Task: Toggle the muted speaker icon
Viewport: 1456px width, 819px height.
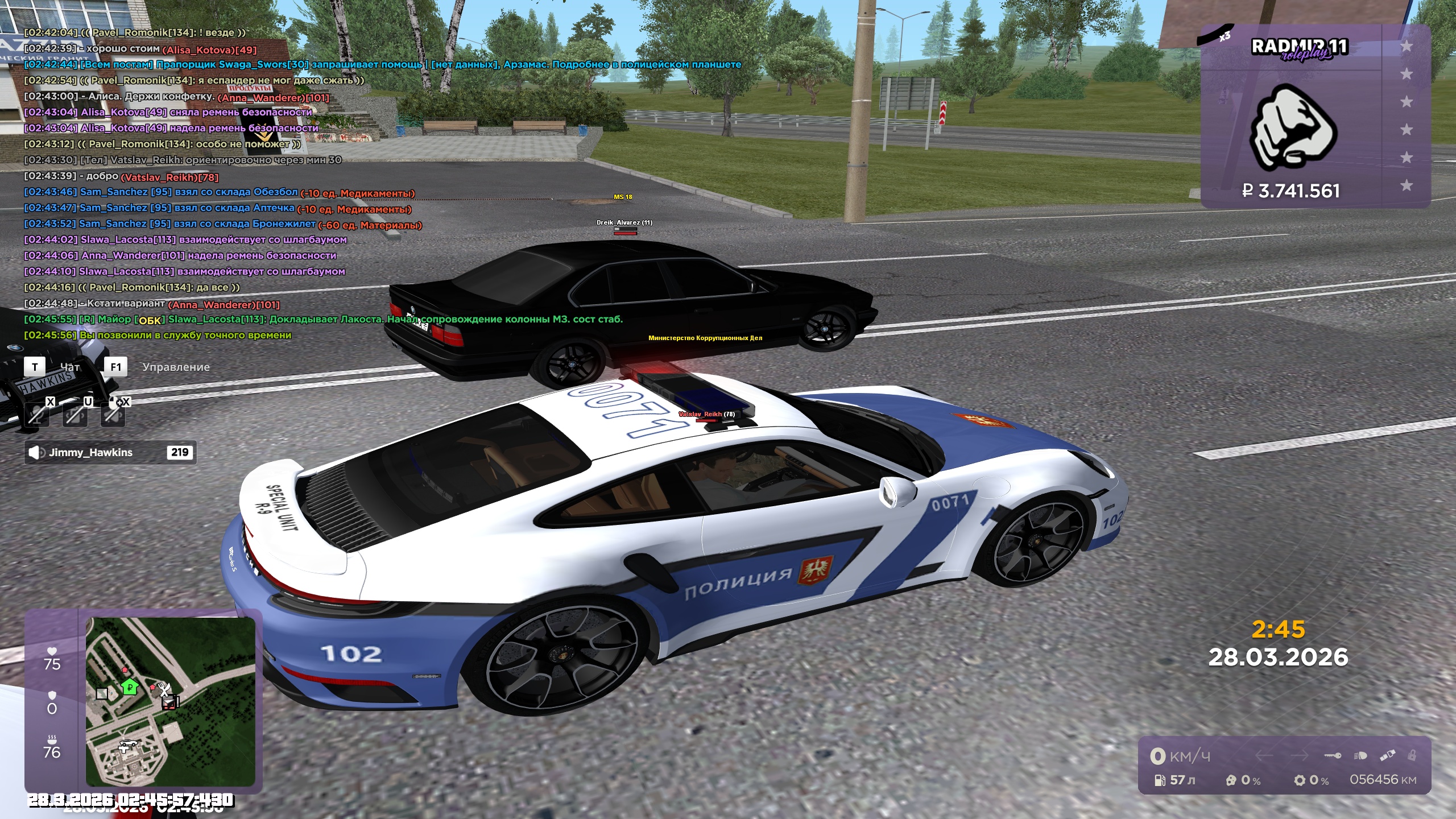Action: pyautogui.click(x=113, y=413)
